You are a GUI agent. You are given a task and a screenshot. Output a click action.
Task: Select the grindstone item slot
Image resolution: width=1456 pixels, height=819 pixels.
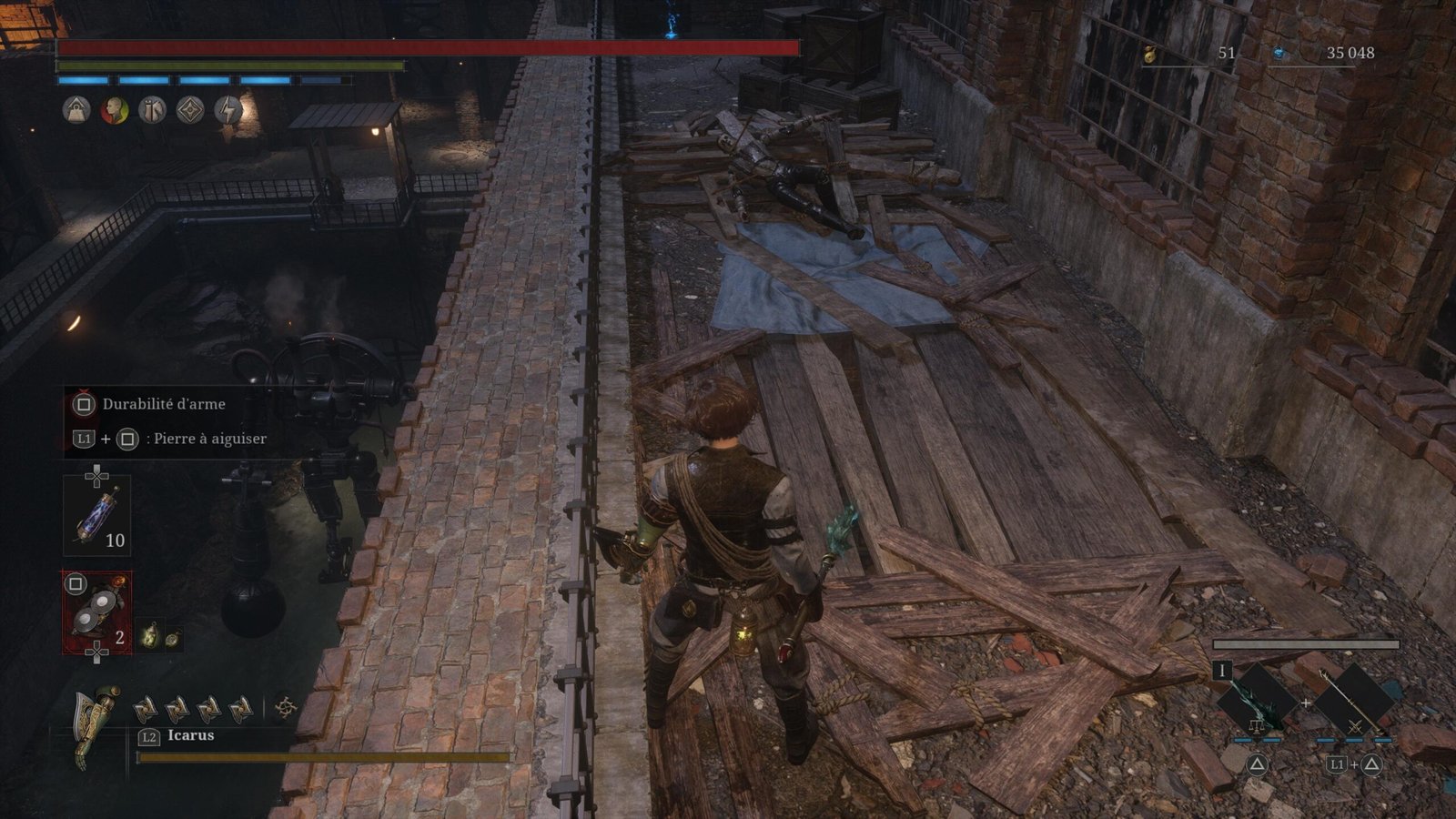coord(96,612)
